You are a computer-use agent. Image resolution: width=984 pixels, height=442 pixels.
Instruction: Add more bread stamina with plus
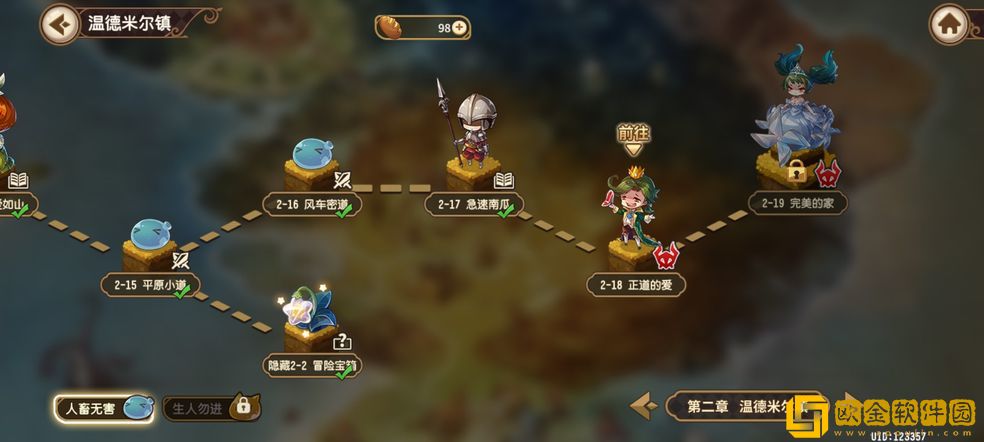click(x=459, y=28)
